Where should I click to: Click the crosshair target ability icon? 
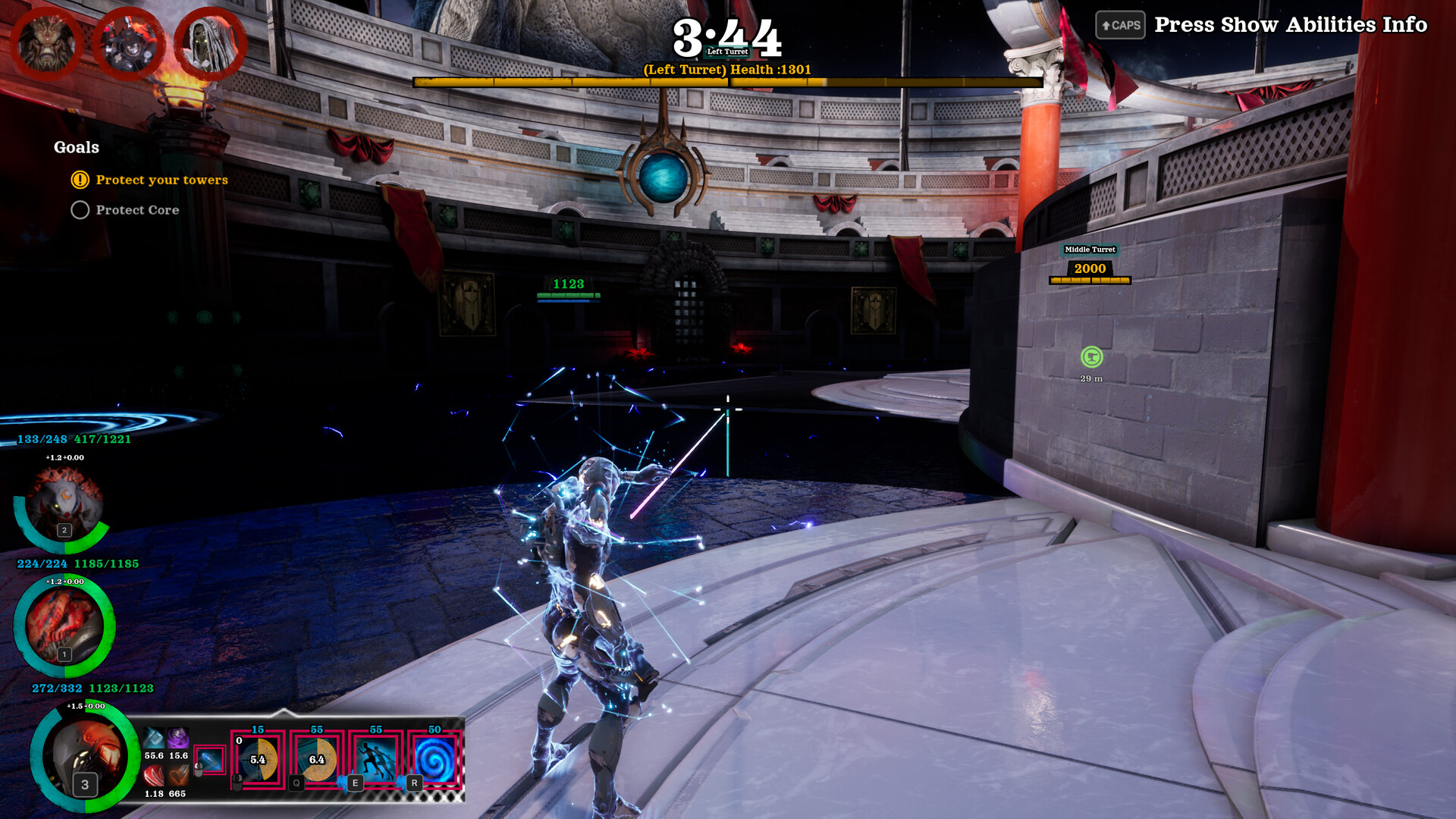click(x=258, y=760)
